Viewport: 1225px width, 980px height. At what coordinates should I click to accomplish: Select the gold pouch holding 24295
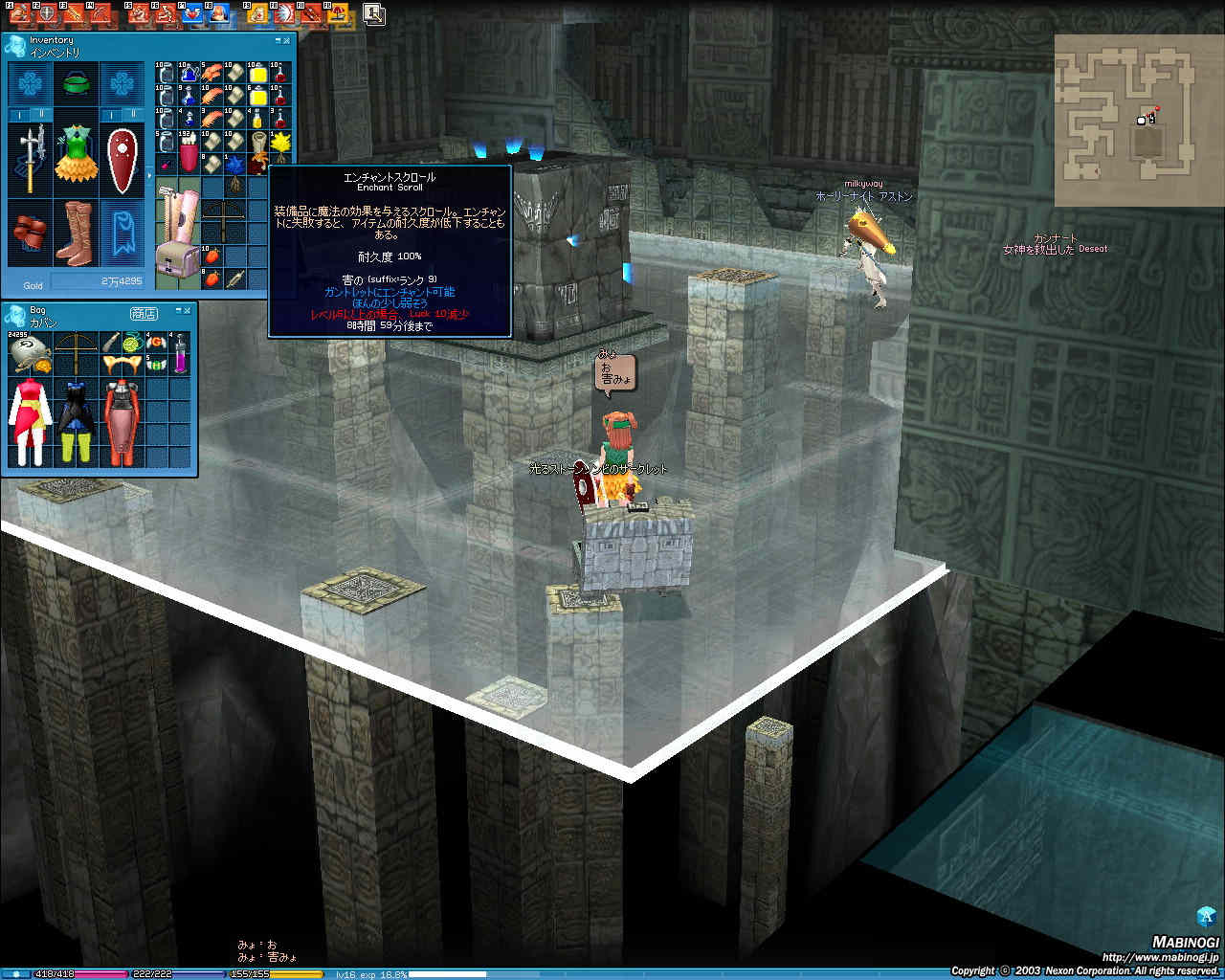click(x=27, y=352)
